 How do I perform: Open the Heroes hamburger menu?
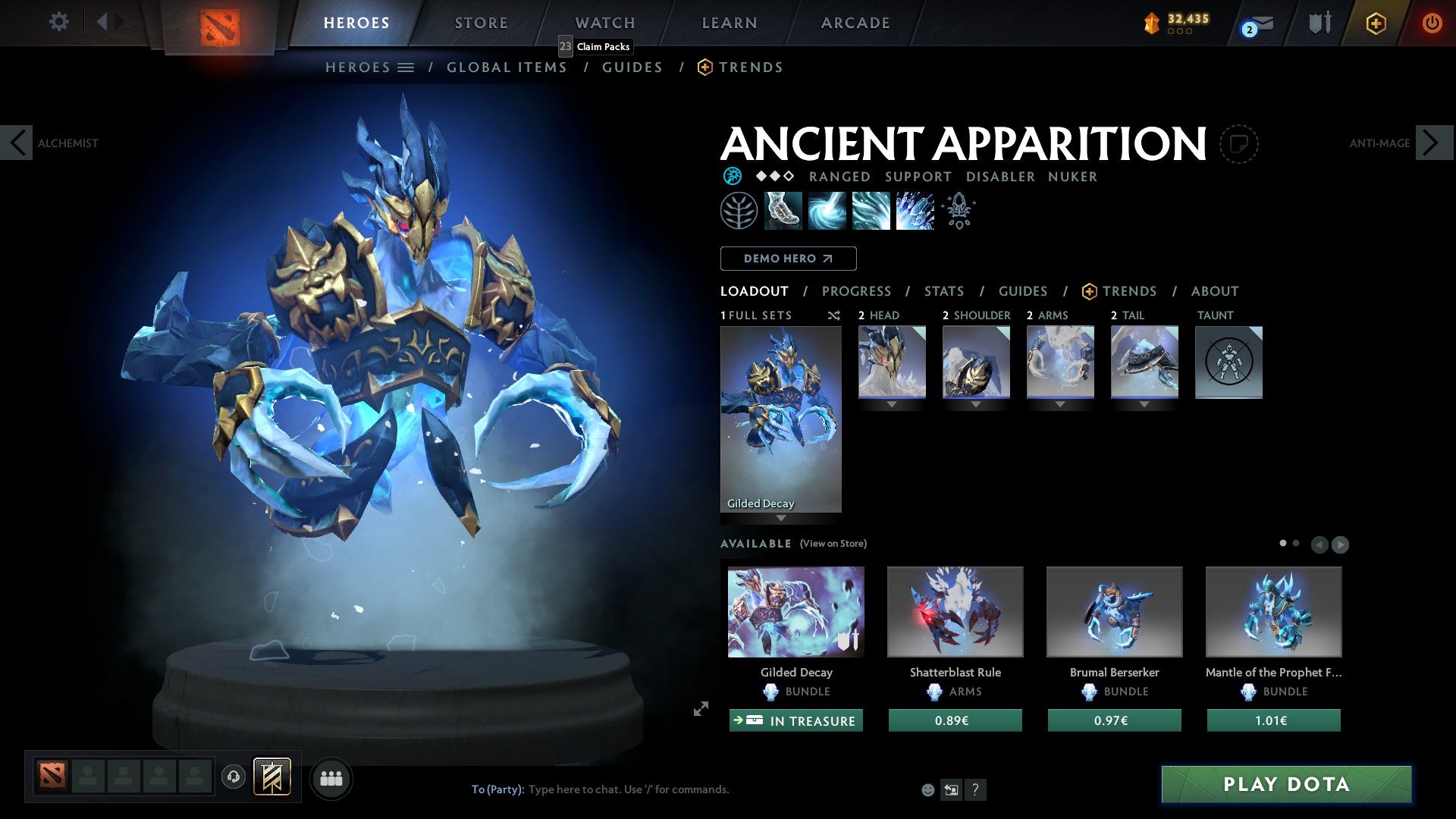coord(406,67)
